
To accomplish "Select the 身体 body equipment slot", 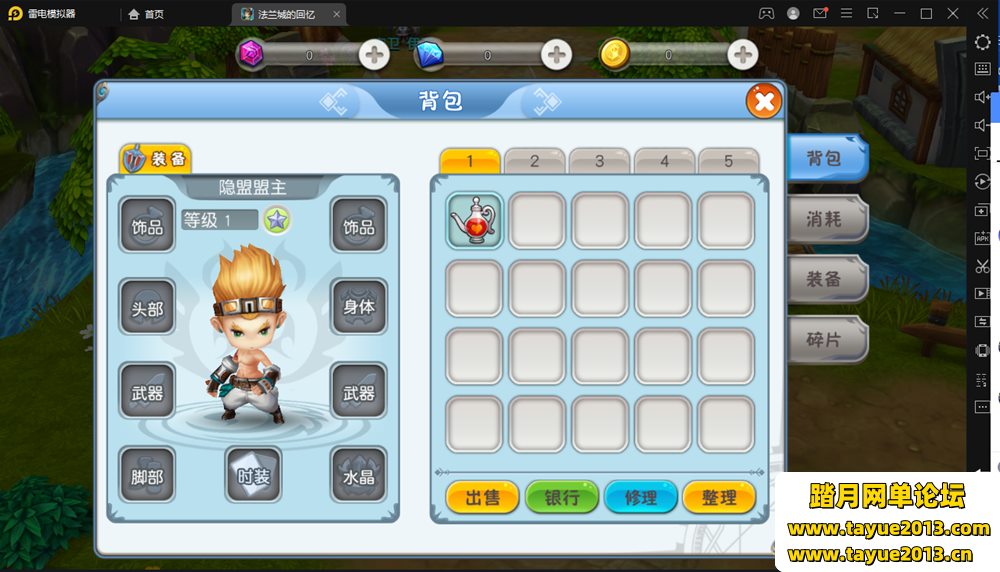I will click(x=359, y=306).
